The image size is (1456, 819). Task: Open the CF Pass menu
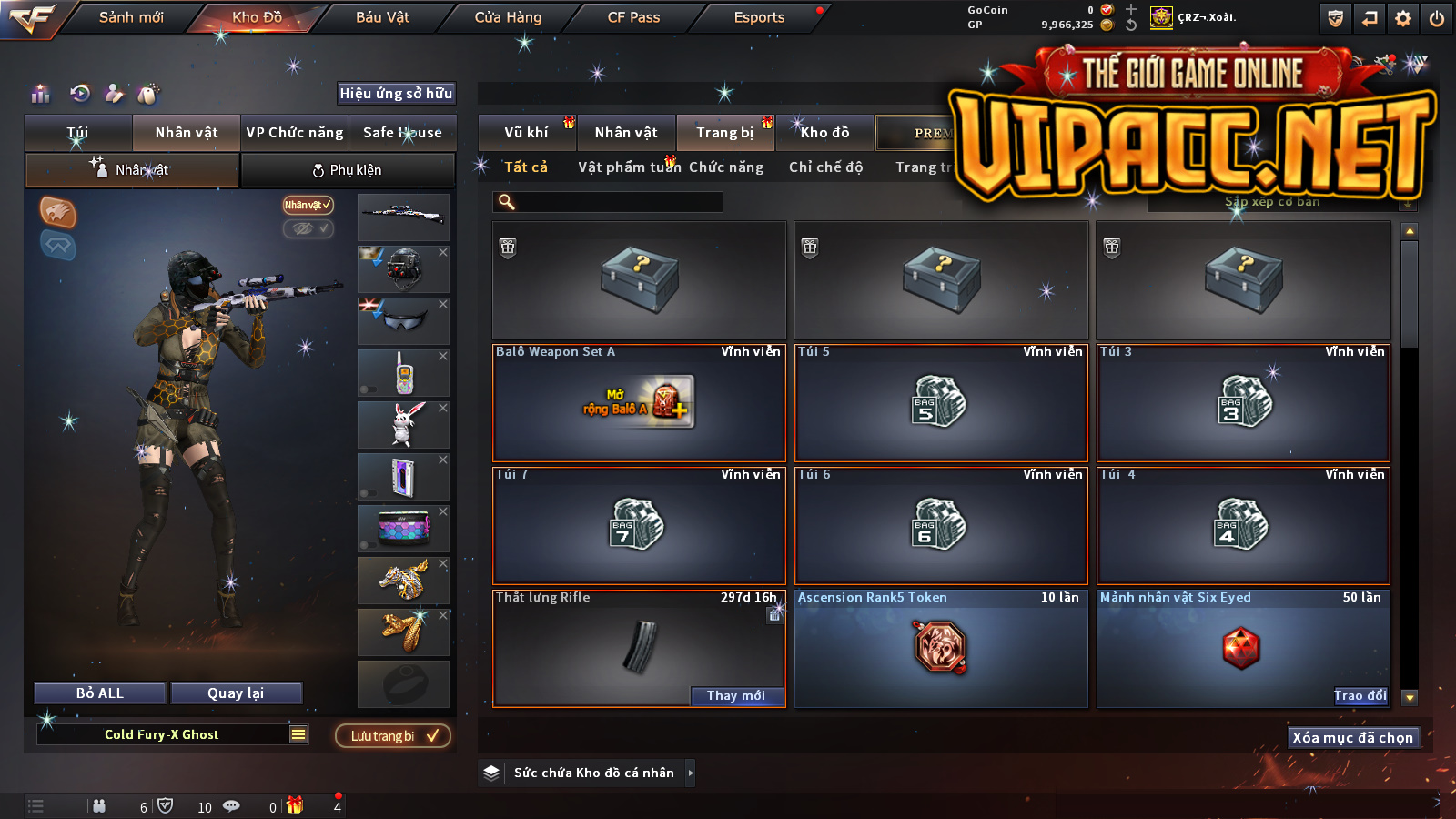(633, 17)
